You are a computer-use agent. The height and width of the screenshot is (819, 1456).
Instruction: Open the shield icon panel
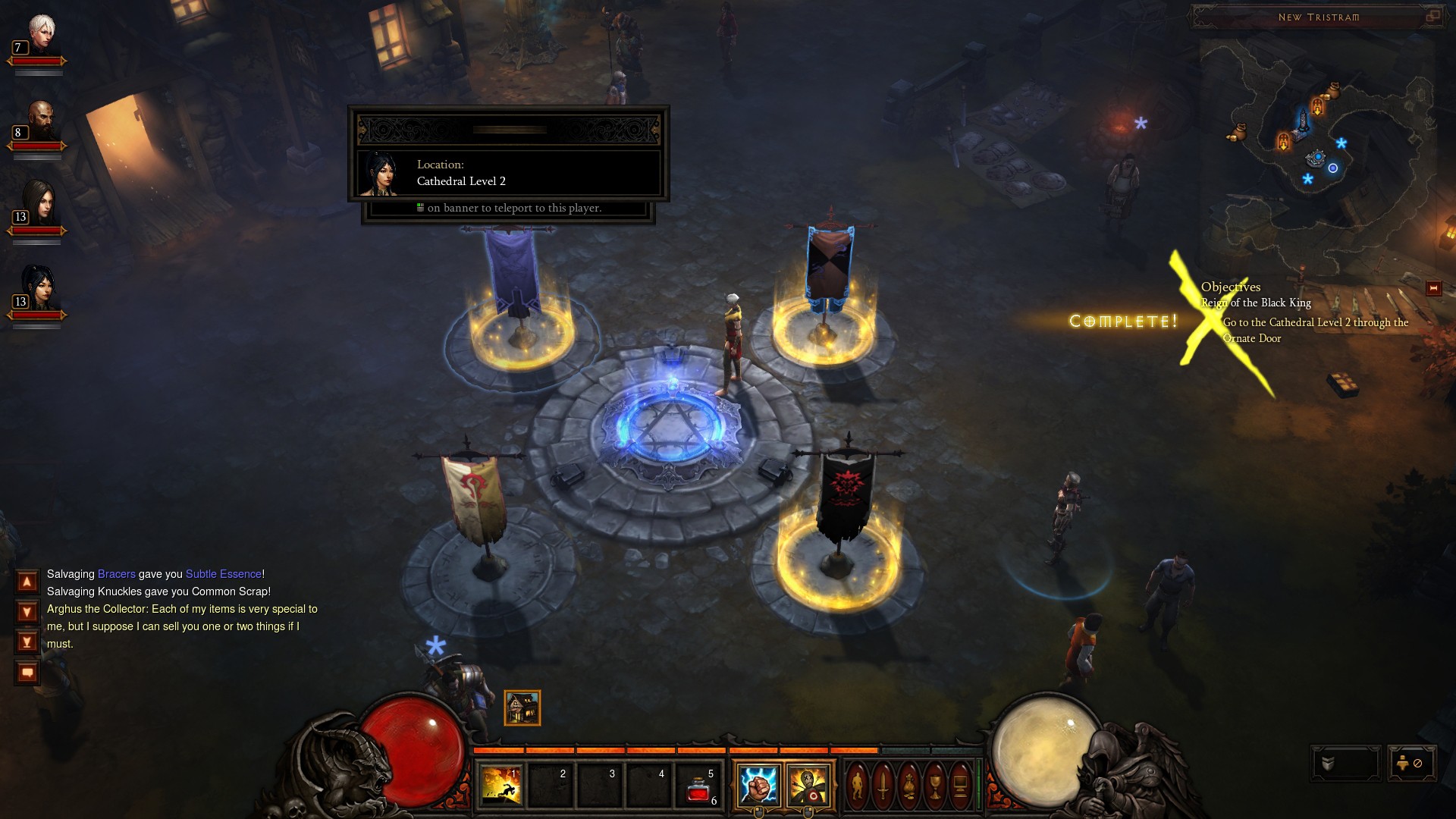[1345, 764]
